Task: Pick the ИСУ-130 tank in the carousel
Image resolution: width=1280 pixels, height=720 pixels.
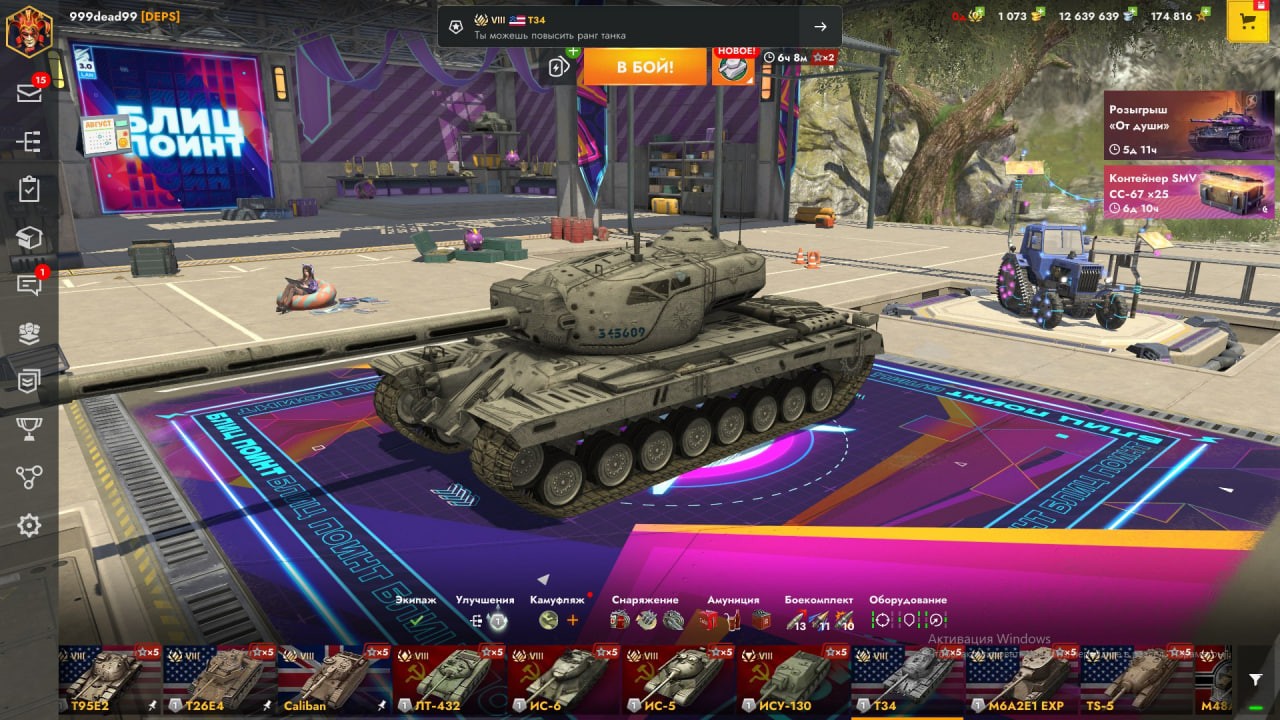Action: point(795,679)
